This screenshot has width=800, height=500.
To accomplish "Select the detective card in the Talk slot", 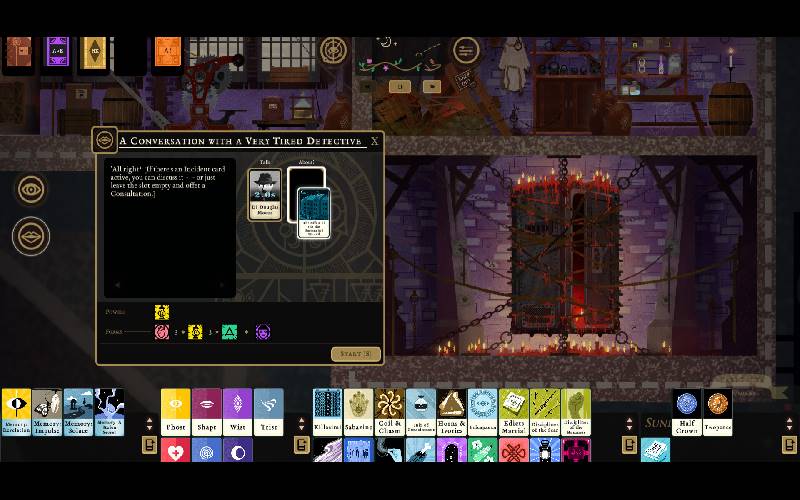I will coord(265,193).
